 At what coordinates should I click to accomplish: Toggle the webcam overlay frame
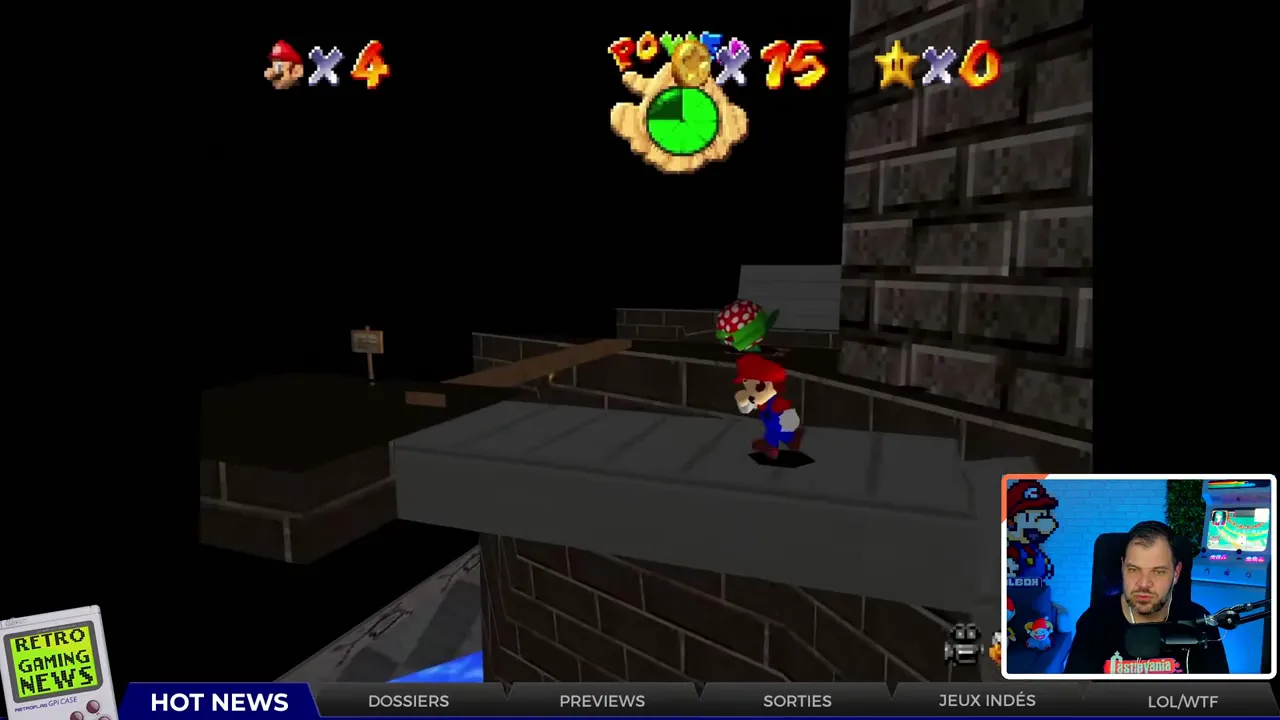[1137, 577]
